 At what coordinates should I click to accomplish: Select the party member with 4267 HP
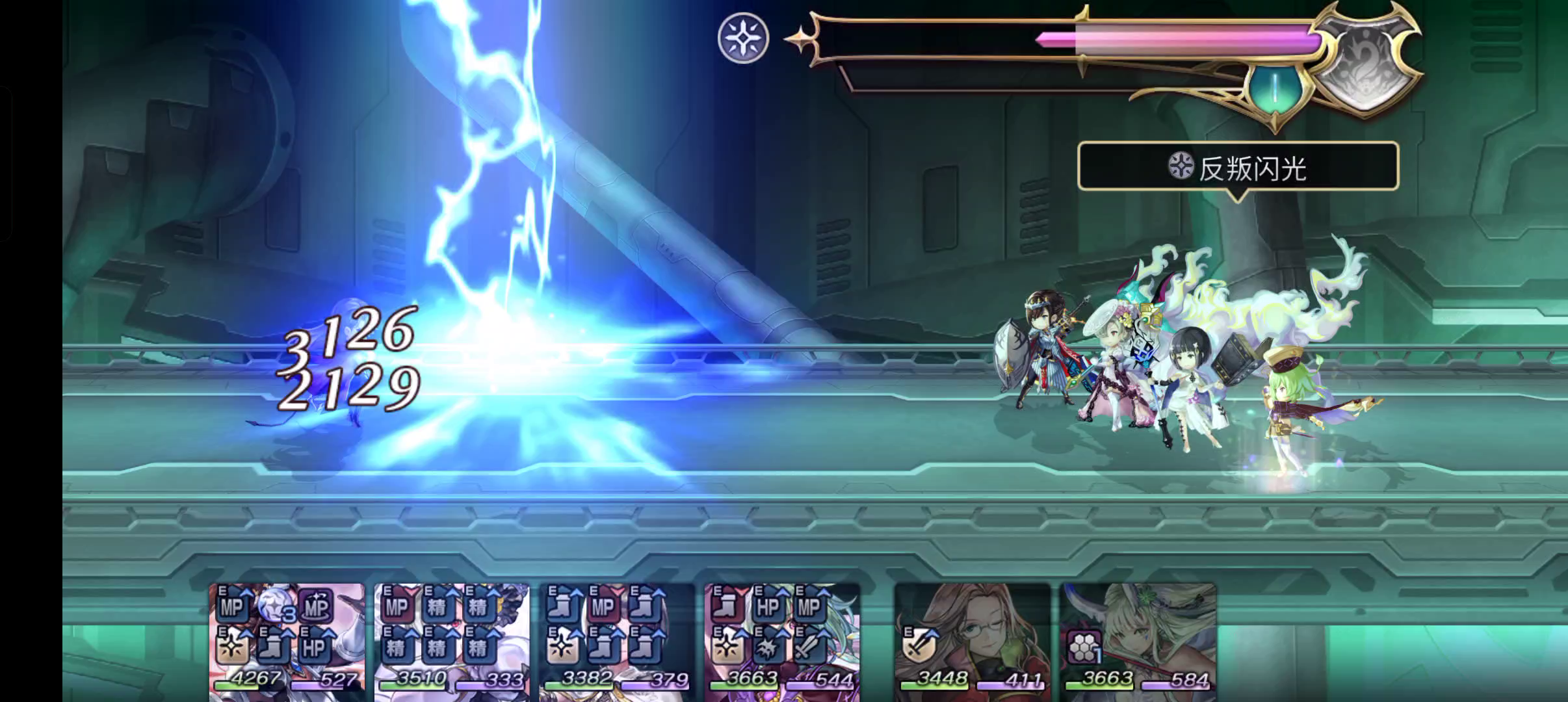point(287,641)
